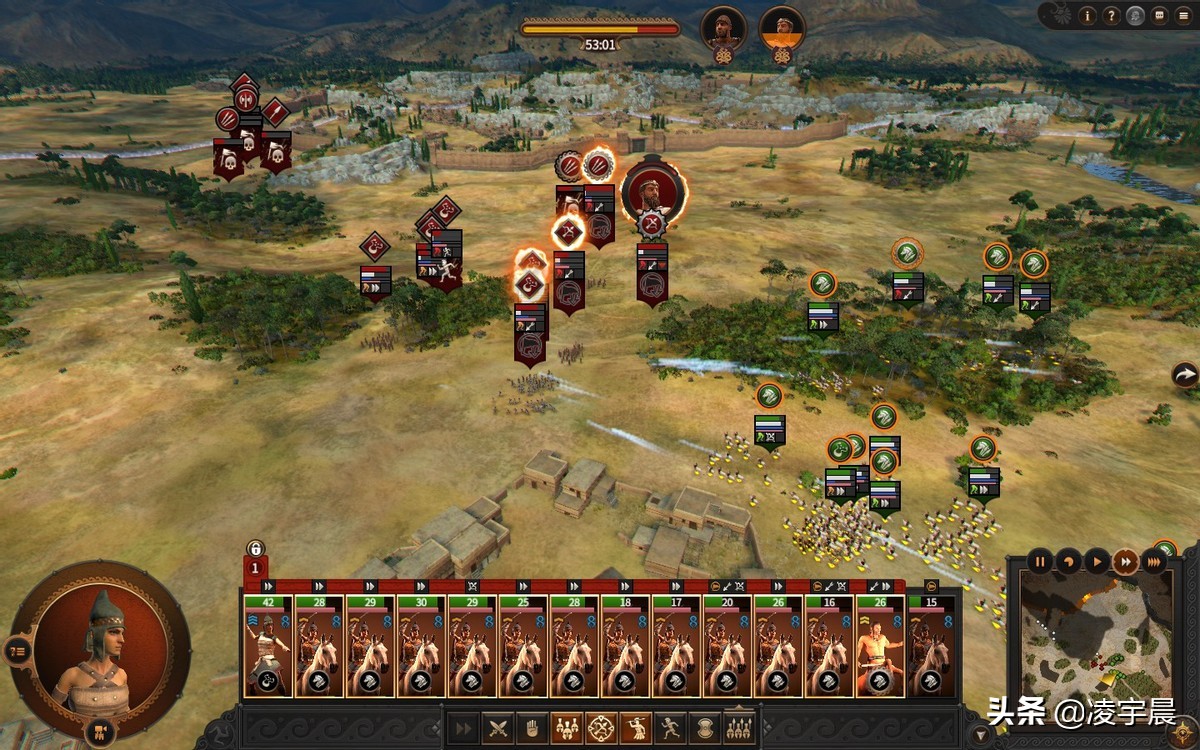Viewport: 1200px width, 750px height.
Task: Set battle to slow motion speed
Action: (1068, 561)
